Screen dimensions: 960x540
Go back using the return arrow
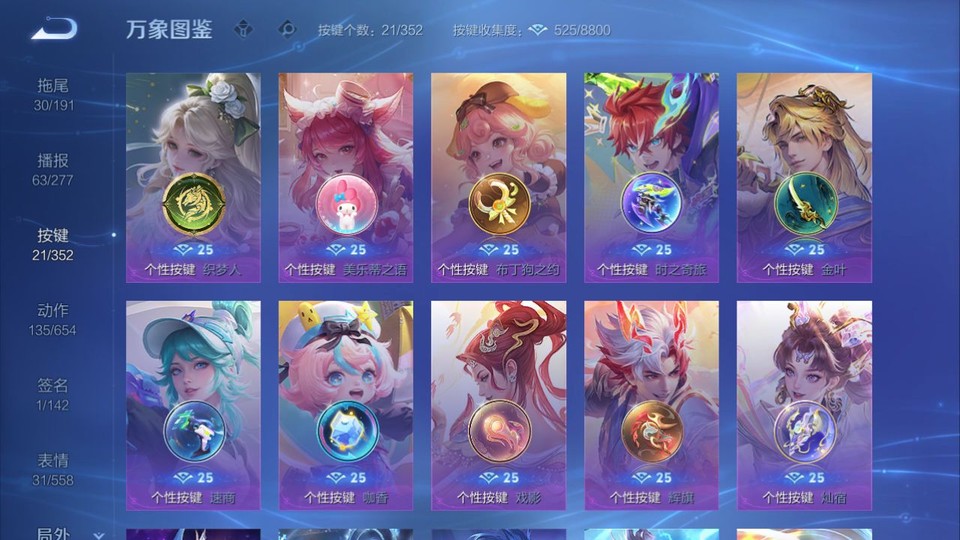tap(54, 29)
